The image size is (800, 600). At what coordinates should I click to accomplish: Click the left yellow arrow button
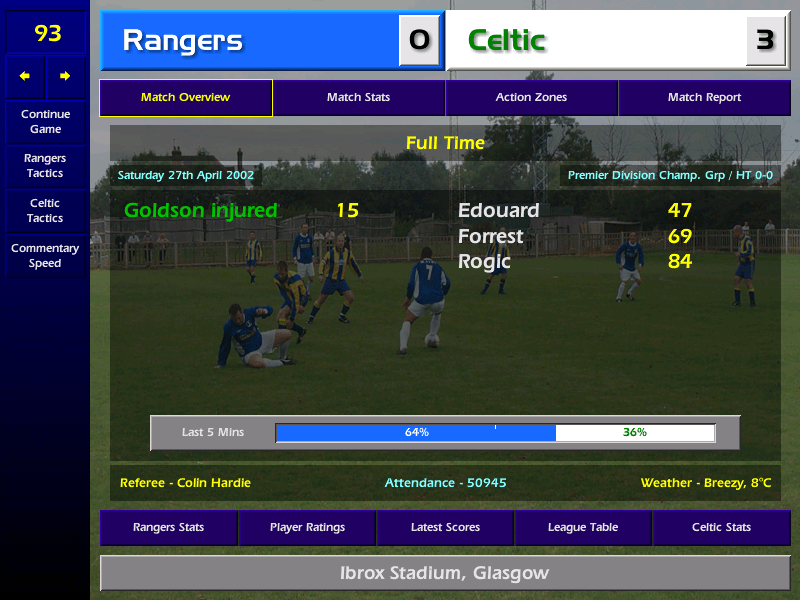click(x=25, y=76)
